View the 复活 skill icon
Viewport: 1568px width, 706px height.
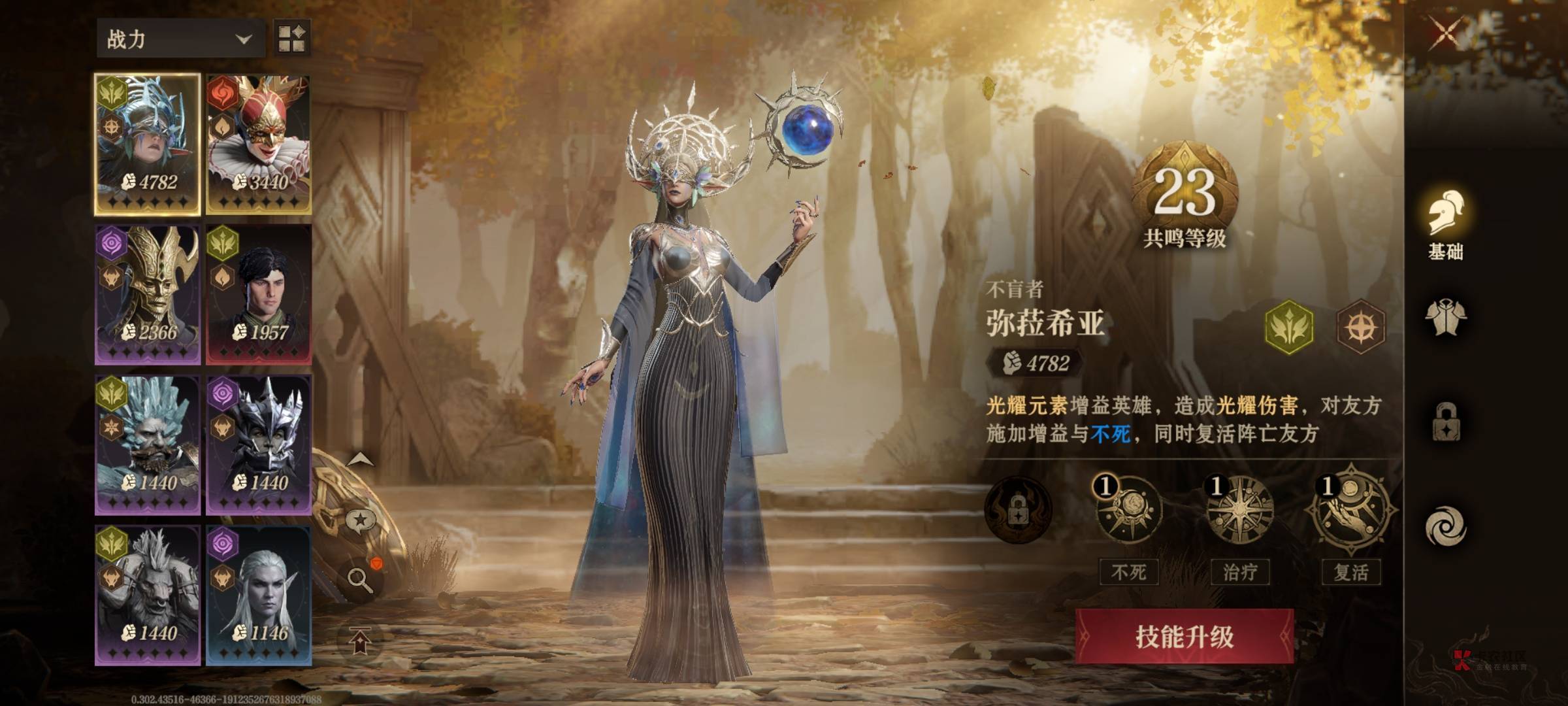[x=1350, y=511]
